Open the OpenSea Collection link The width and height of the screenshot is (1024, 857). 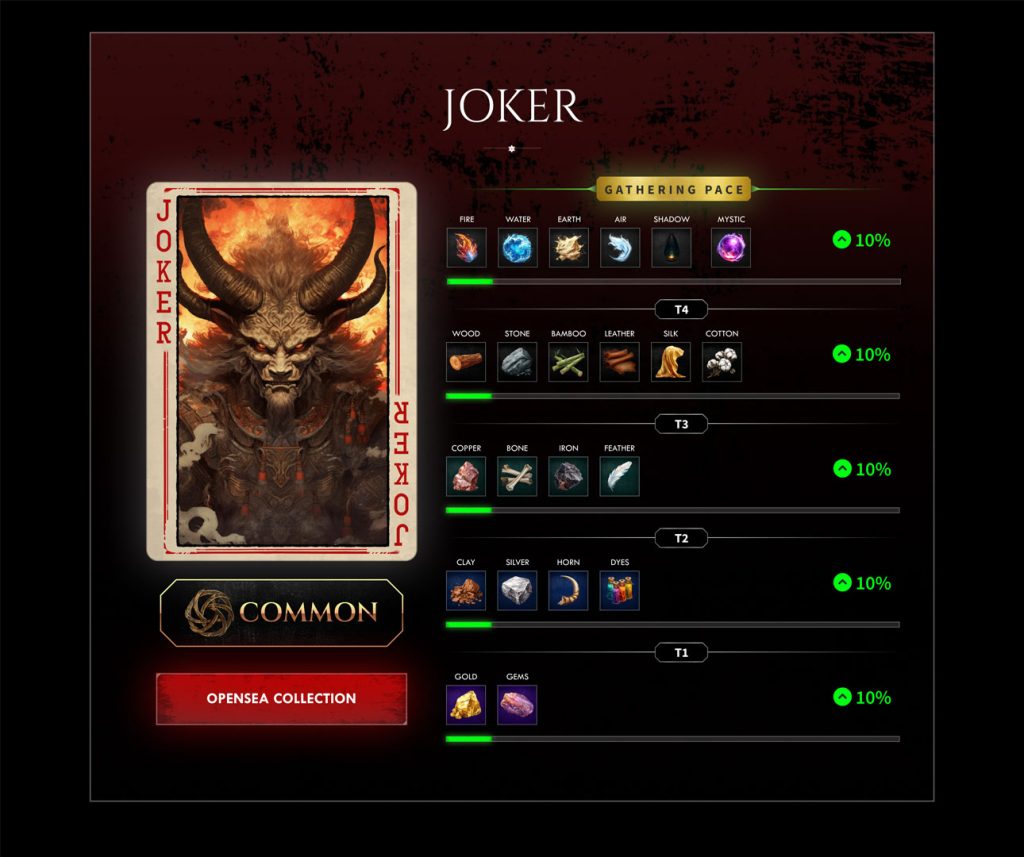pyautogui.click(x=281, y=698)
